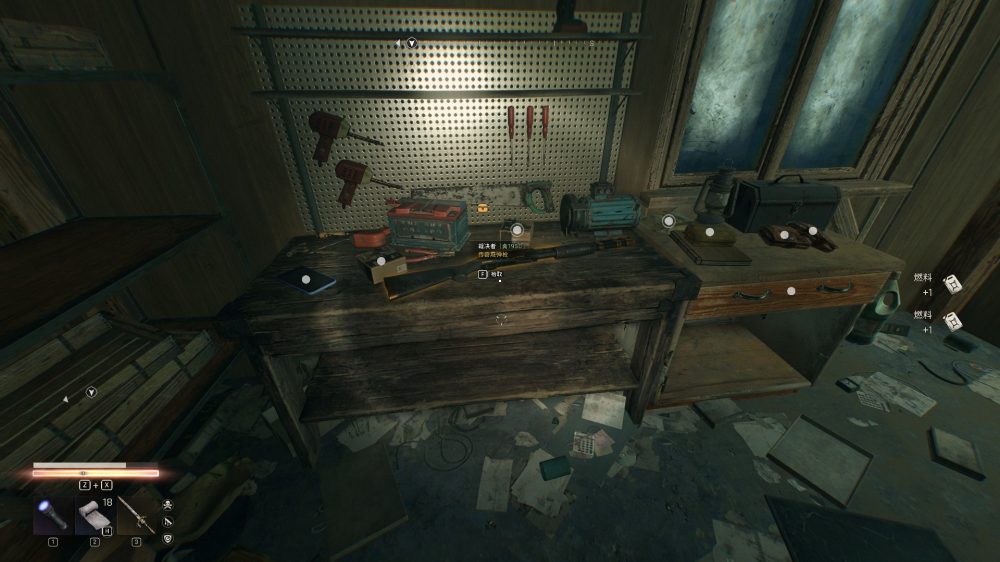Select the bandage roll slot

[x=94, y=516]
